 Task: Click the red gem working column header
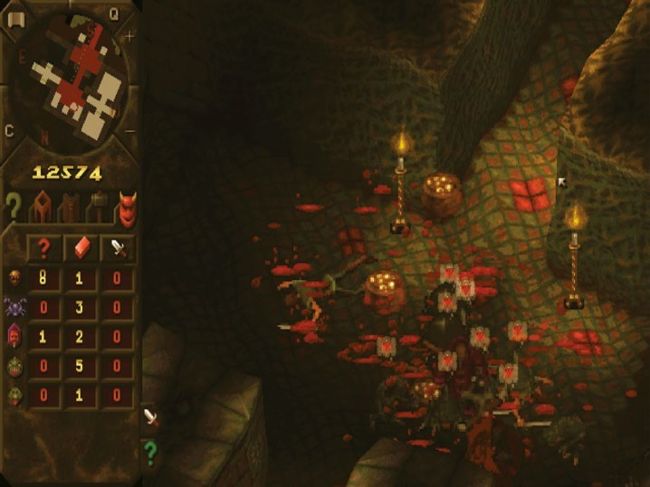tap(82, 247)
